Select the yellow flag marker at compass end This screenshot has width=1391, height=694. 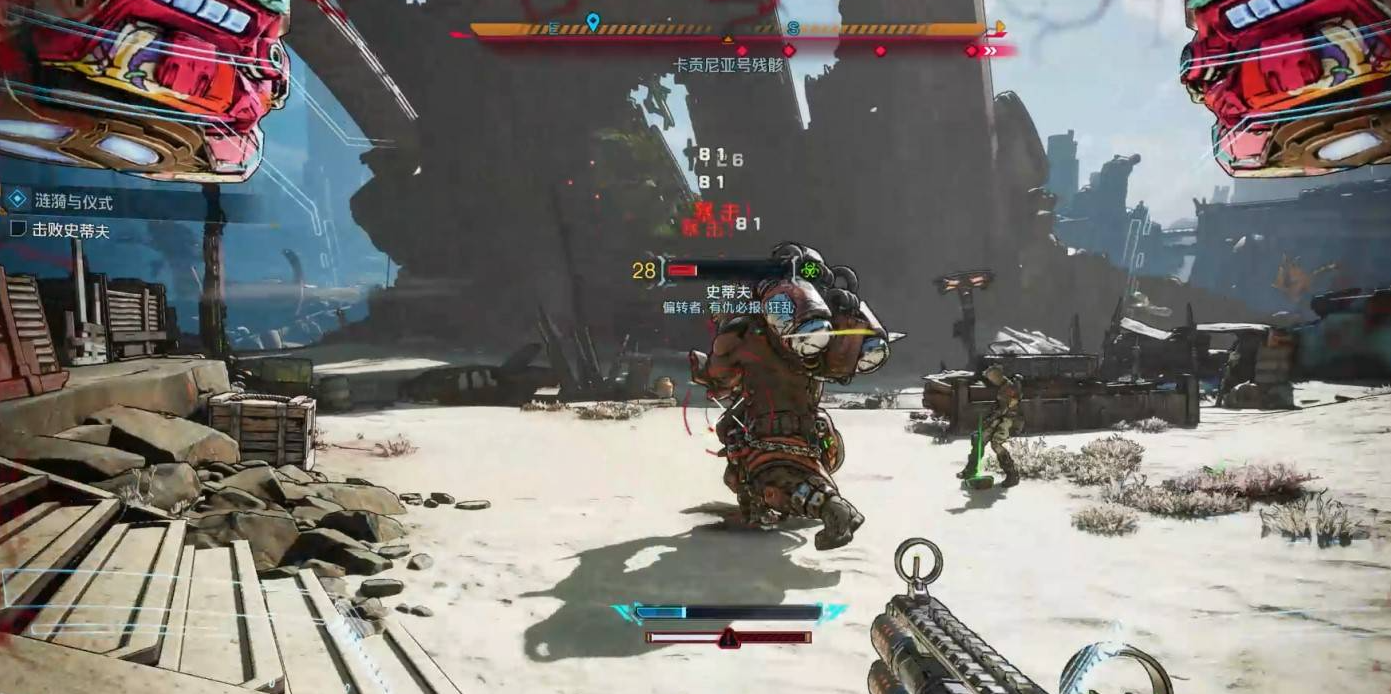[x=997, y=28]
